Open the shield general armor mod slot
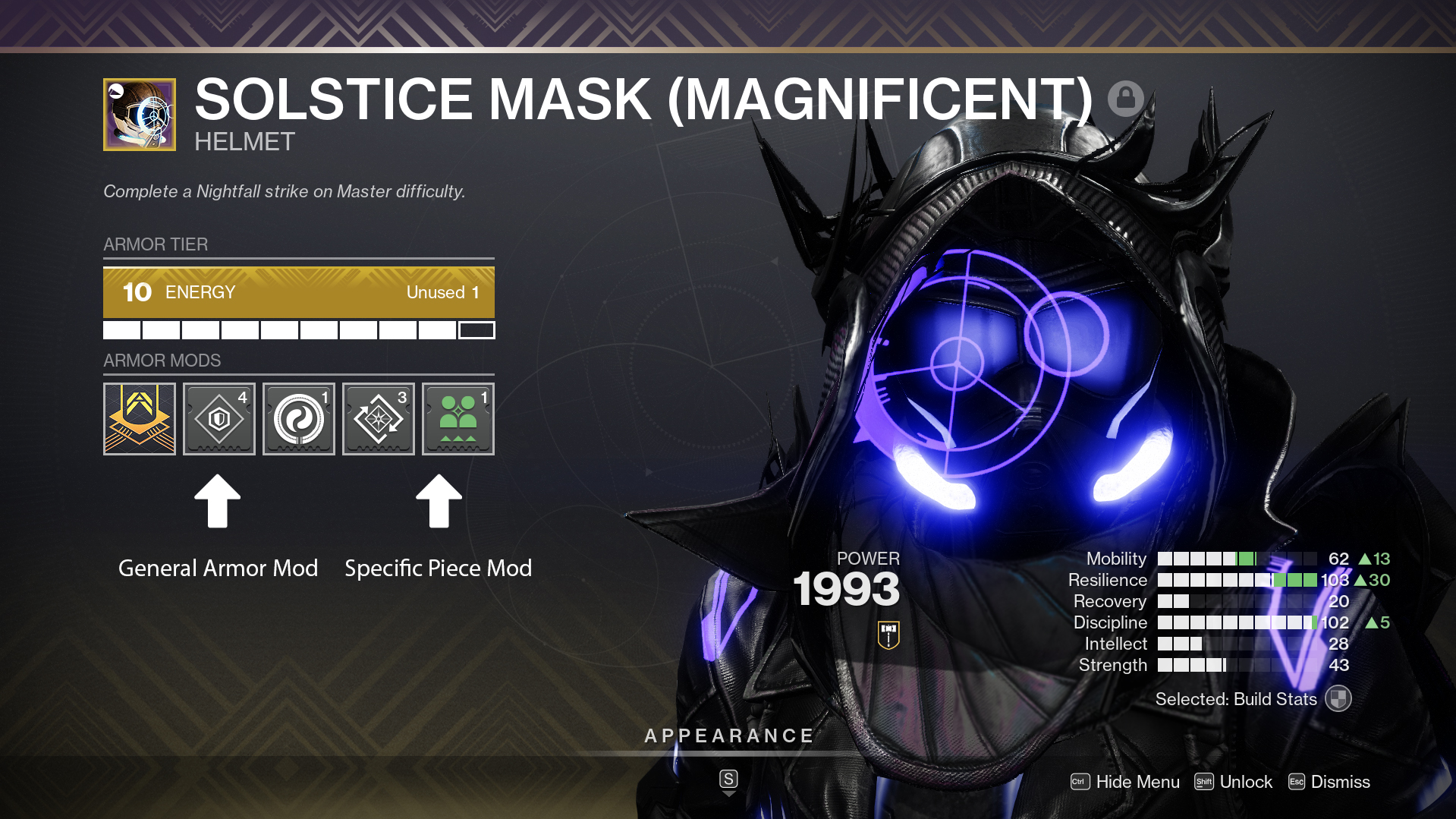Image resolution: width=1456 pixels, height=819 pixels. click(x=219, y=419)
